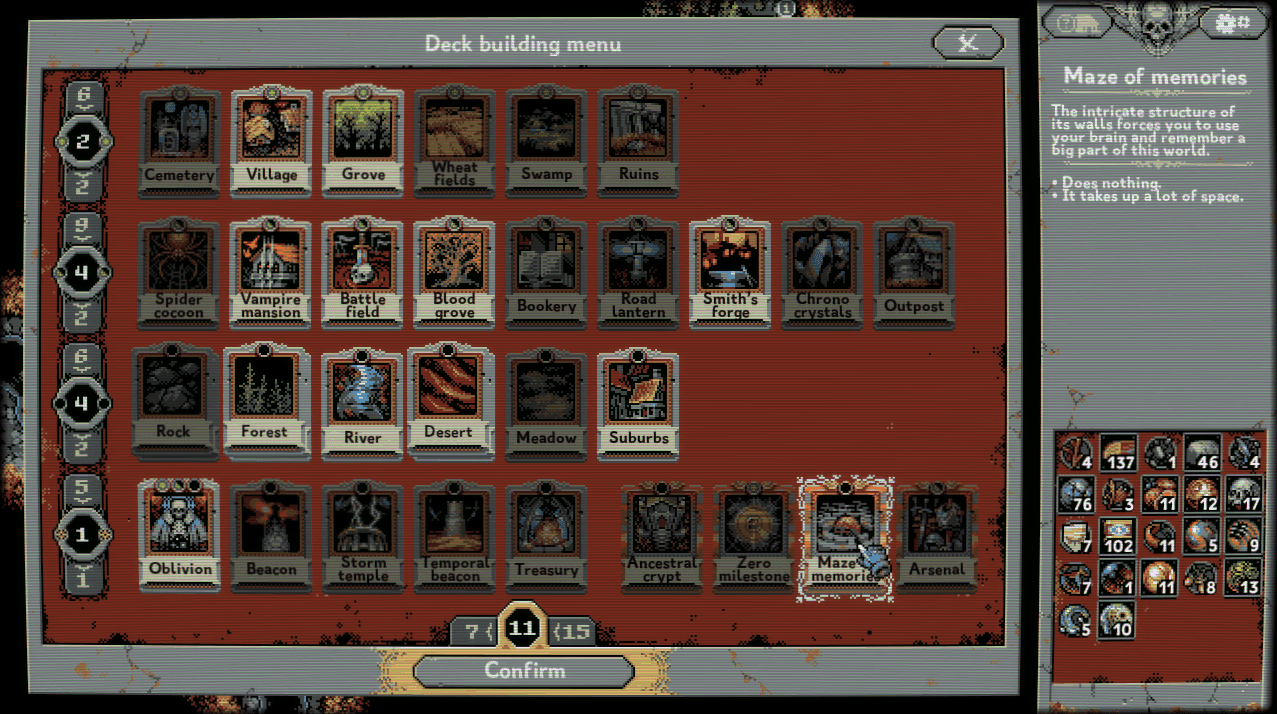This screenshot has width=1277, height=714.
Task: Add the Bookery card to deck
Action: [x=547, y=272]
